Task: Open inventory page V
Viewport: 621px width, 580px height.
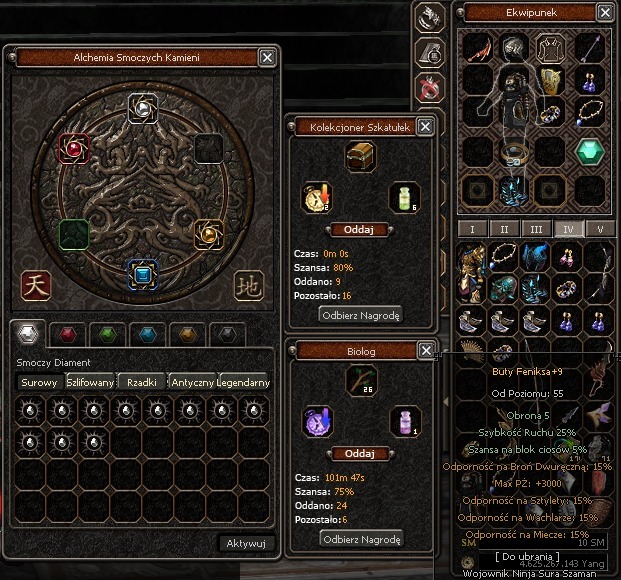Action: coord(601,228)
